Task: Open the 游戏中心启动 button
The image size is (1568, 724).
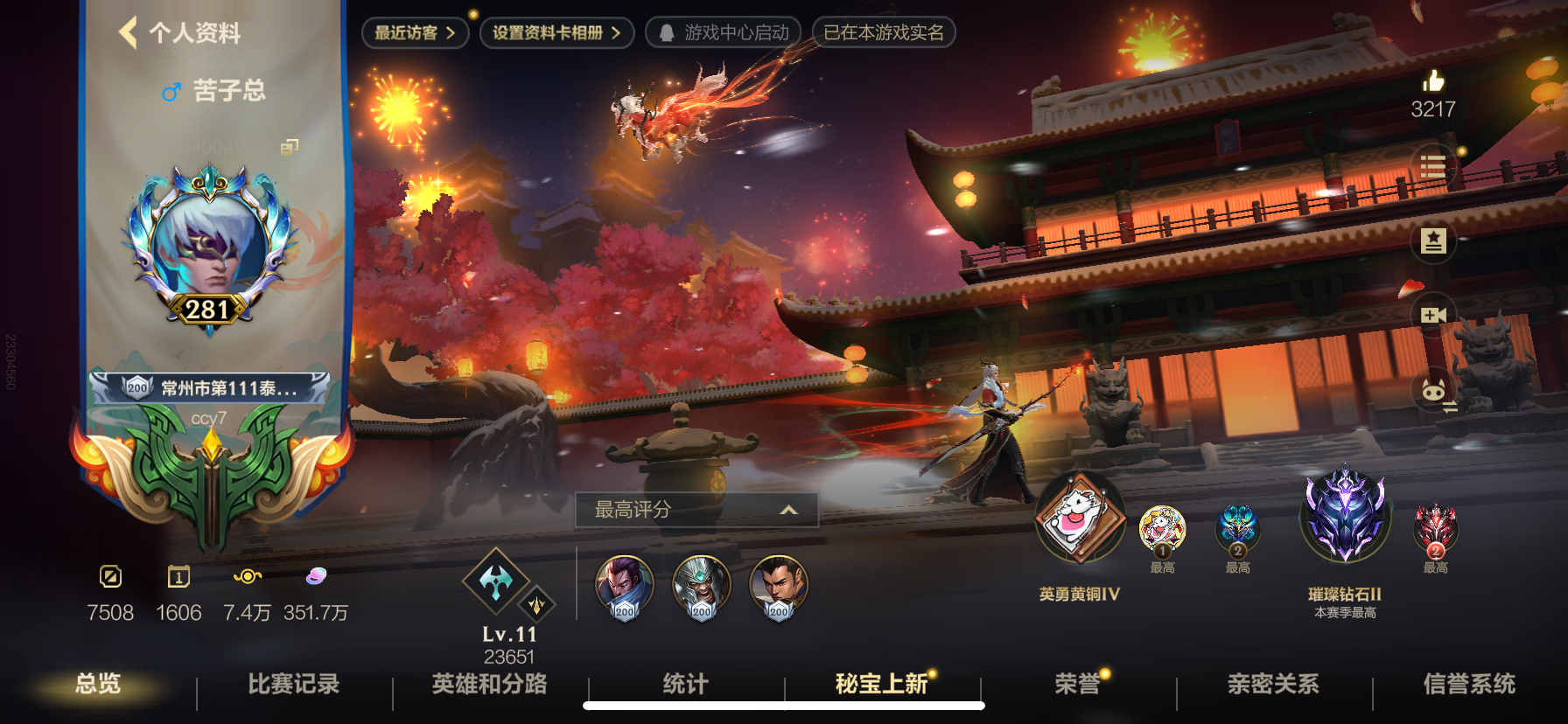Action: pyautogui.click(x=723, y=33)
